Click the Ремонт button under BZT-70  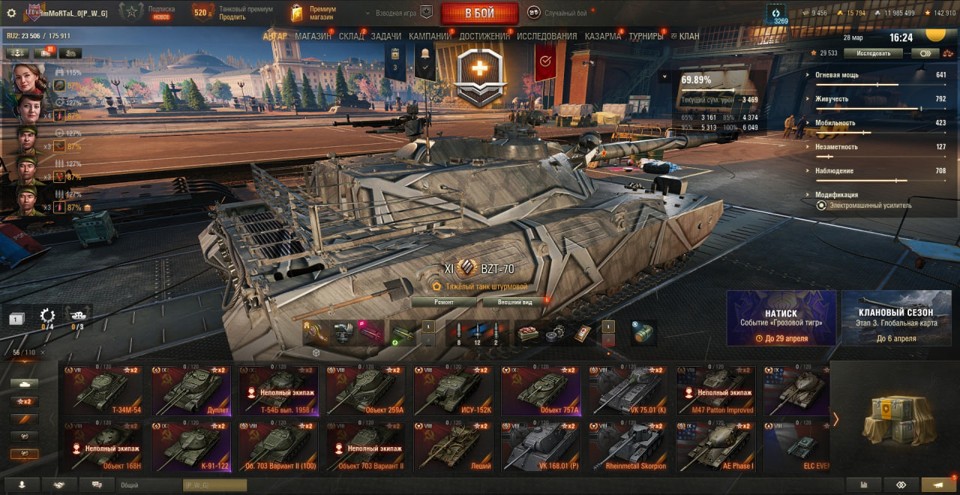coord(443,300)
